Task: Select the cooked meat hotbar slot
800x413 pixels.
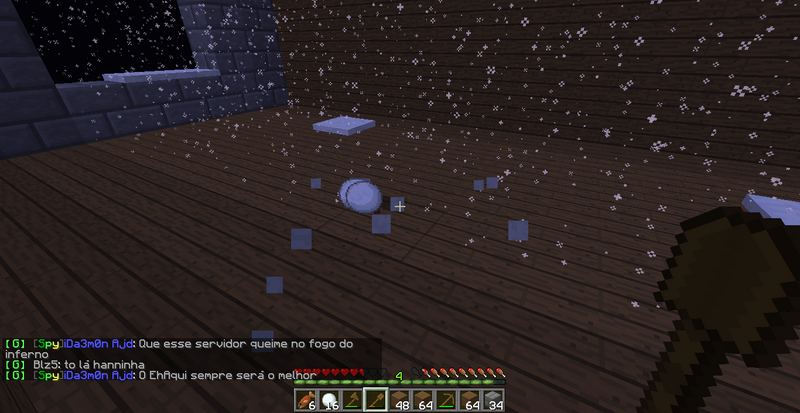Action: (305, 401)
